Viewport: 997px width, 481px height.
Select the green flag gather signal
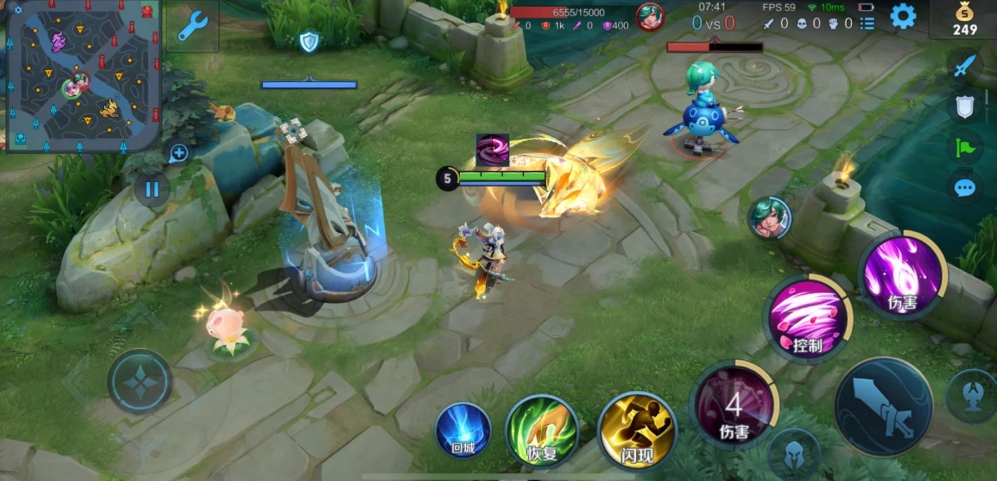pyautogui.click(x=964, y=147)
